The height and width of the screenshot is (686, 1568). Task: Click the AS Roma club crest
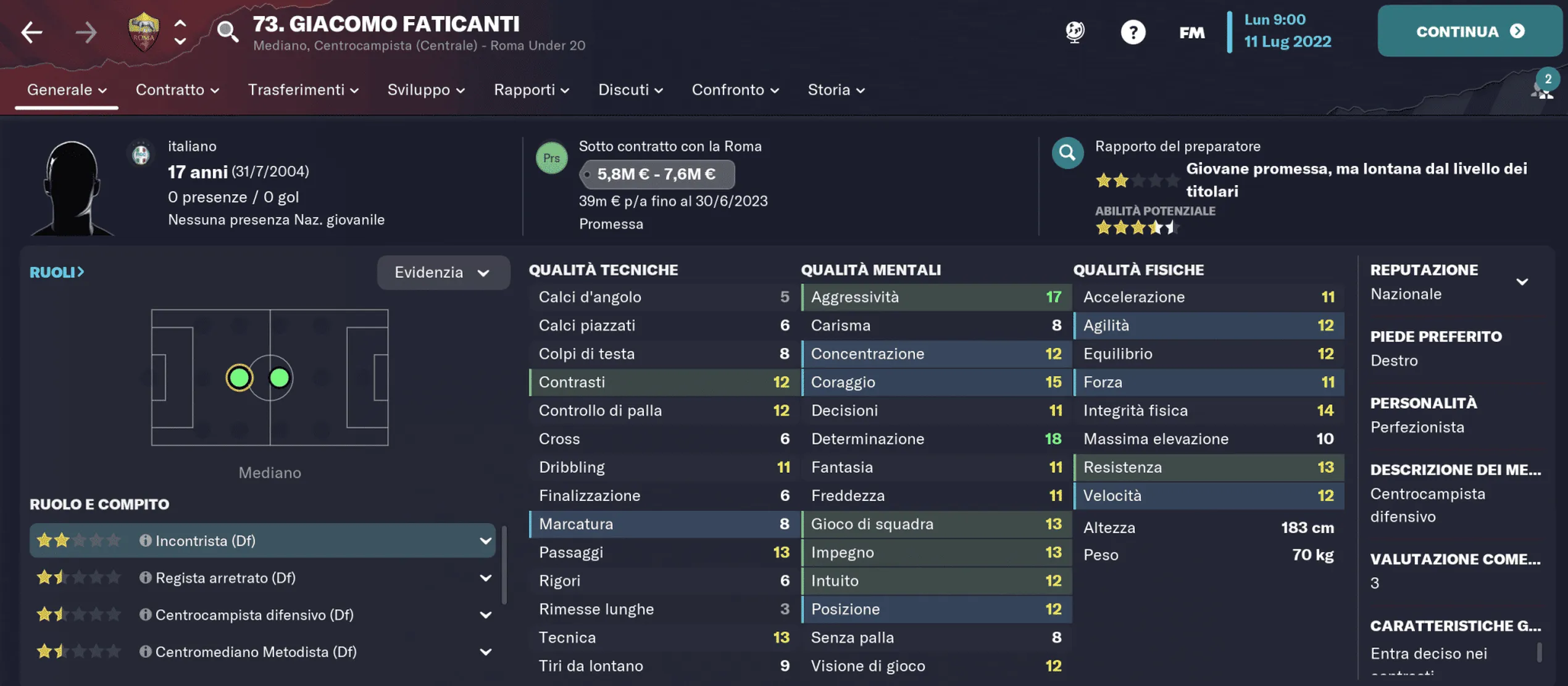pyautogui.click(x=144, y=31)
